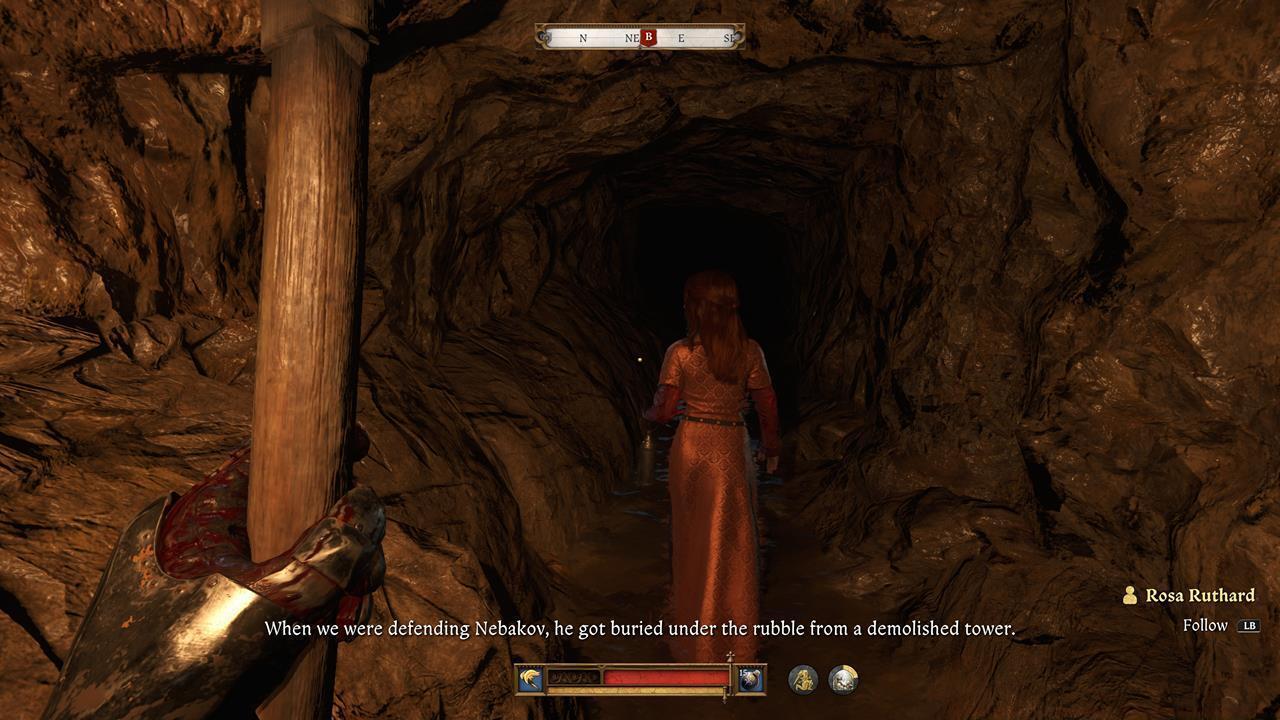1280x720 pixels.
Task: Select the E marker on the compass strip
Action: tap(681, 37)
